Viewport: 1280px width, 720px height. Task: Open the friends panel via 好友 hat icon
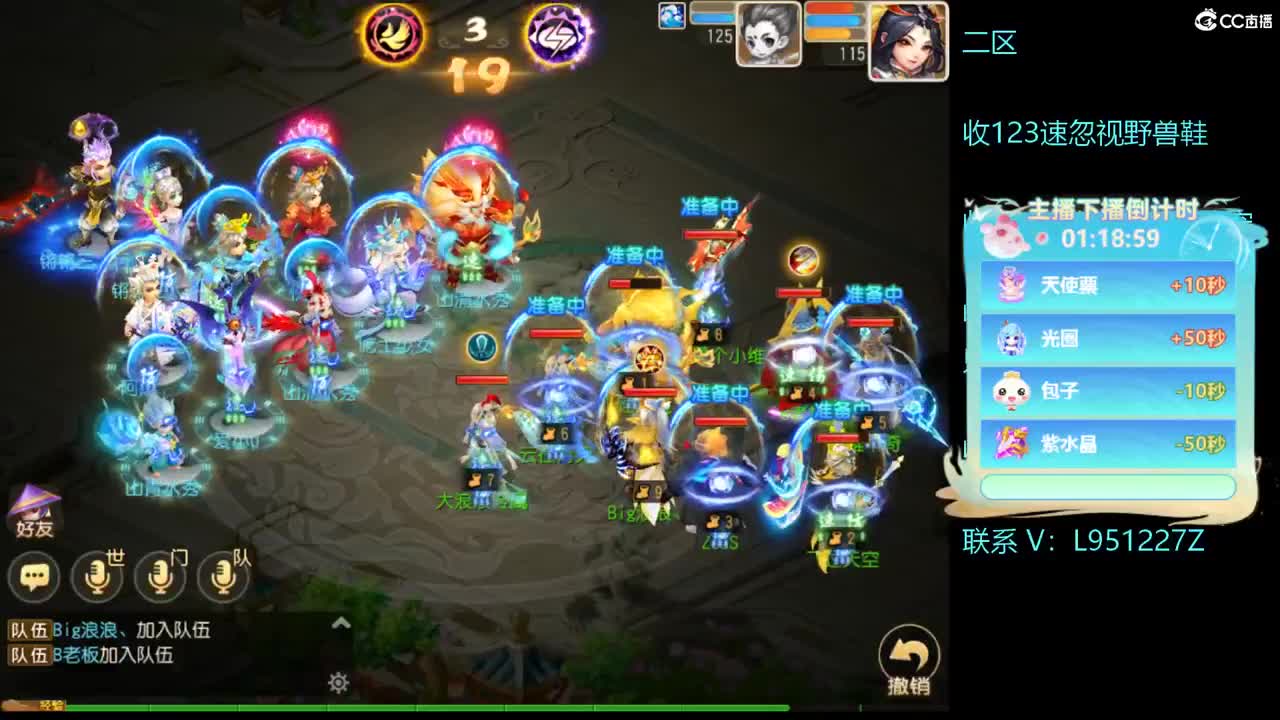pos(35,510)
